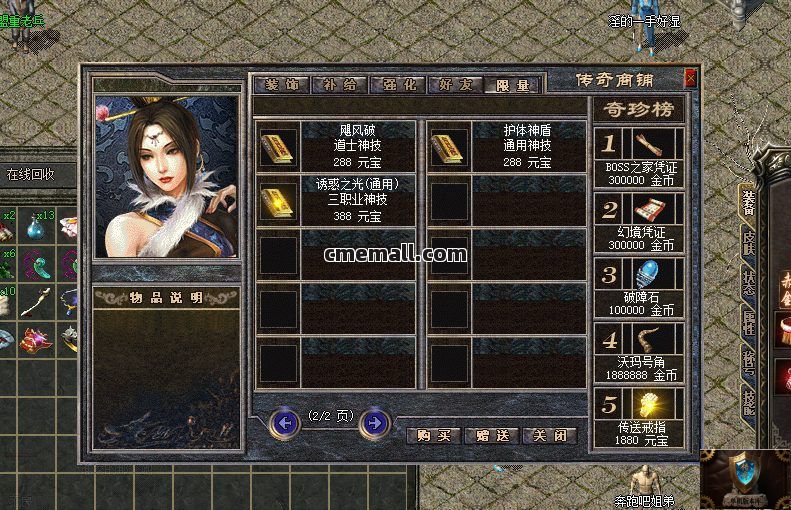Screen dimensions: 791x510
Task: Close the shop with the red X
Action: tap(690, 78)
